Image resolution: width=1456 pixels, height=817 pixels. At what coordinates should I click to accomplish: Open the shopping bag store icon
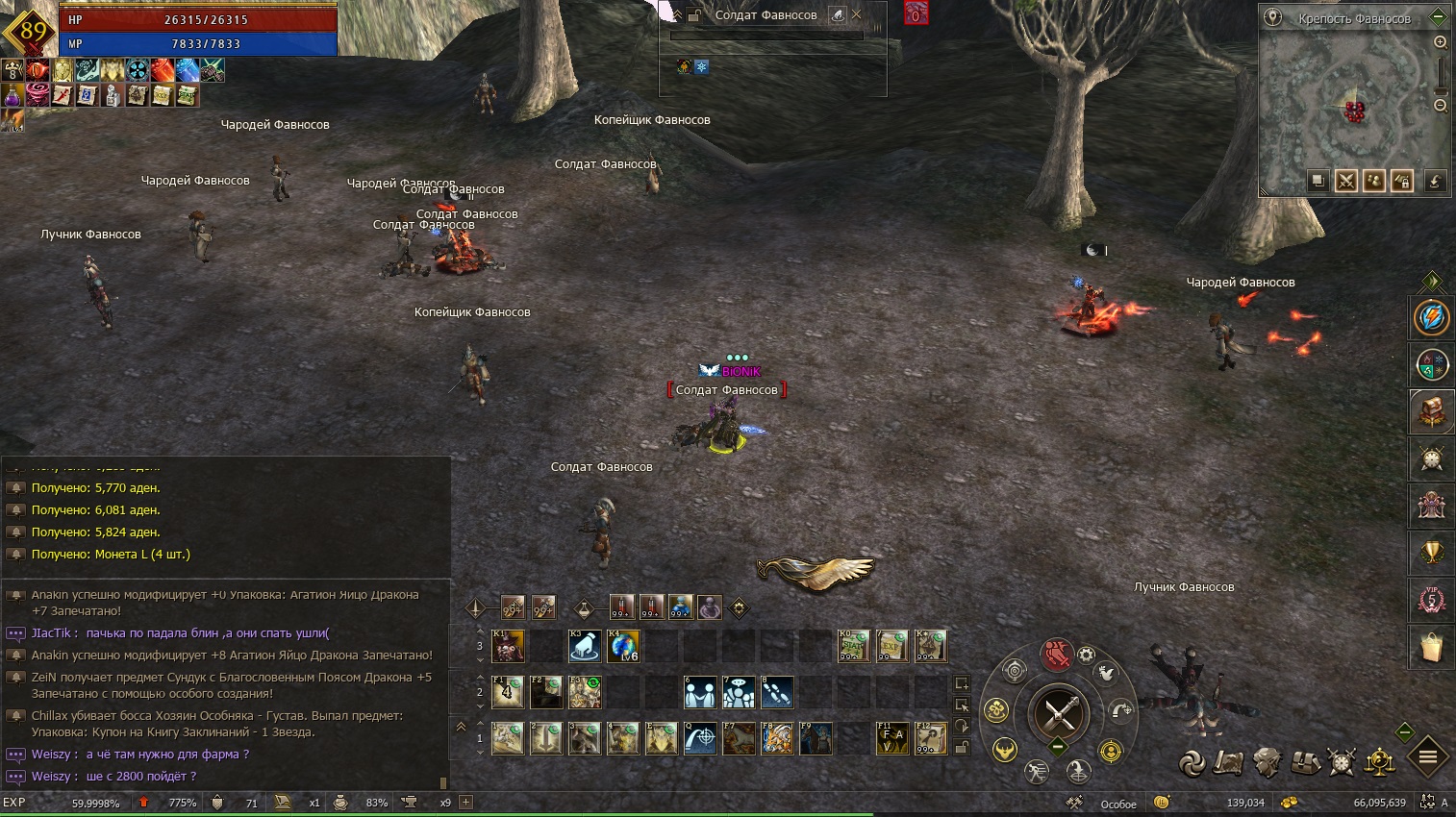(x=1431, y=648)
